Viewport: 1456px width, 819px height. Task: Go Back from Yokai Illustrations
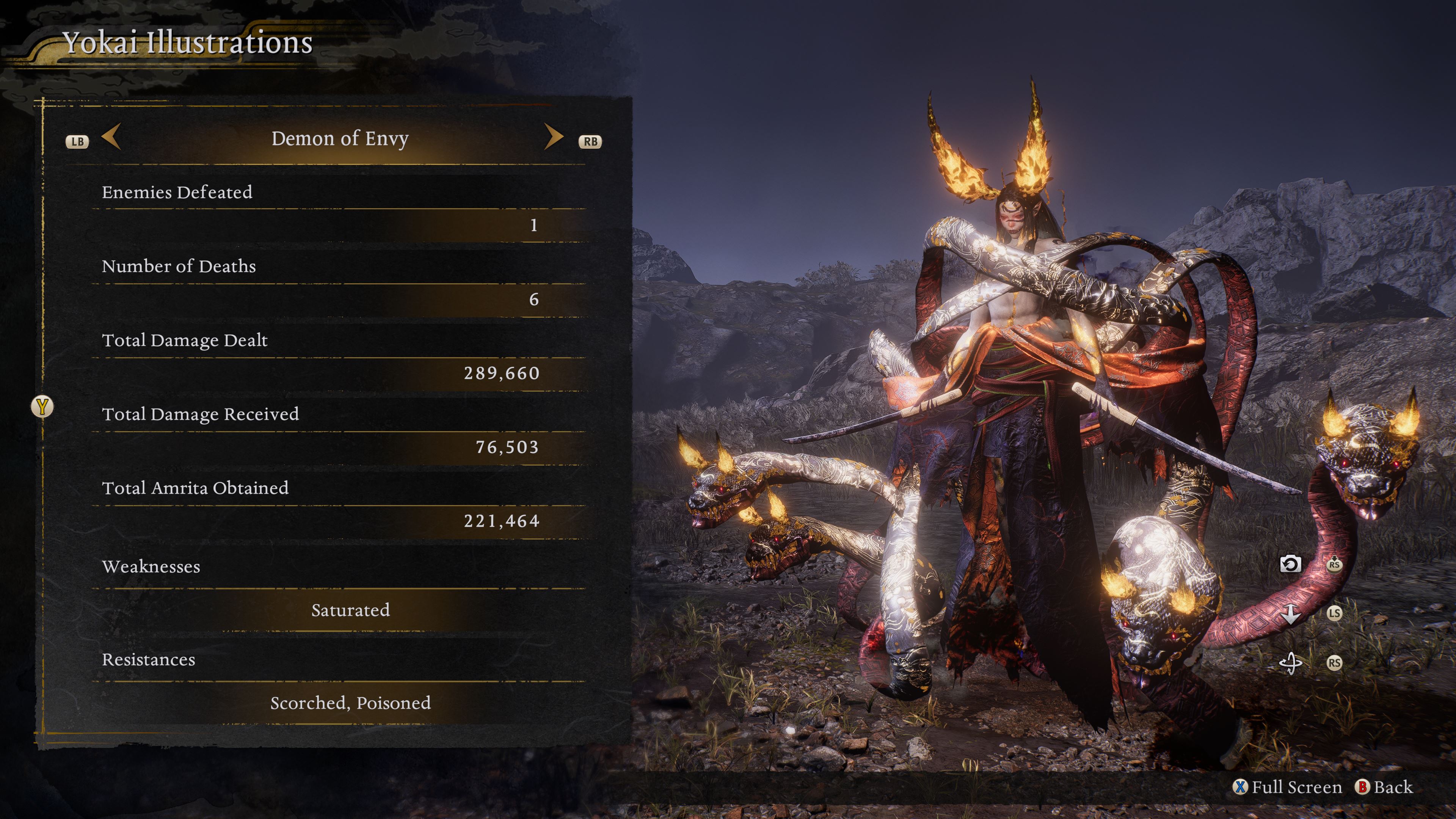click(x=1384, y=787)
